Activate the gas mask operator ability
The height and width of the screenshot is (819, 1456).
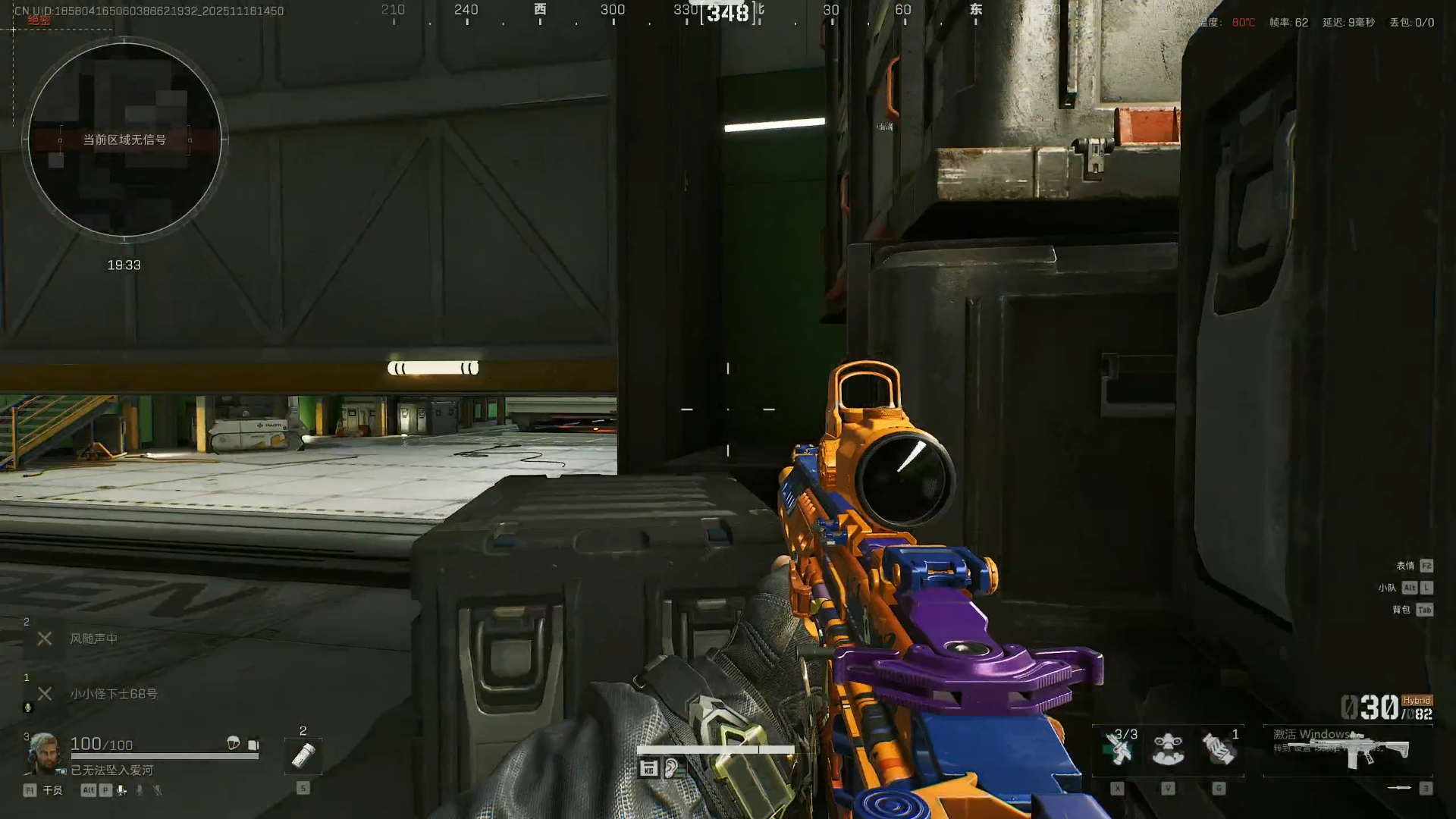(x=1168, y=749)
